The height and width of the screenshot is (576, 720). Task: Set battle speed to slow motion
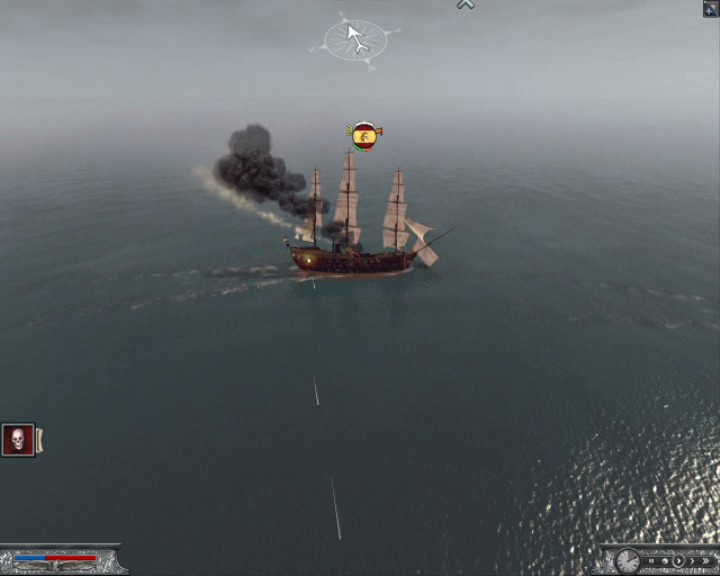[665, 561]
